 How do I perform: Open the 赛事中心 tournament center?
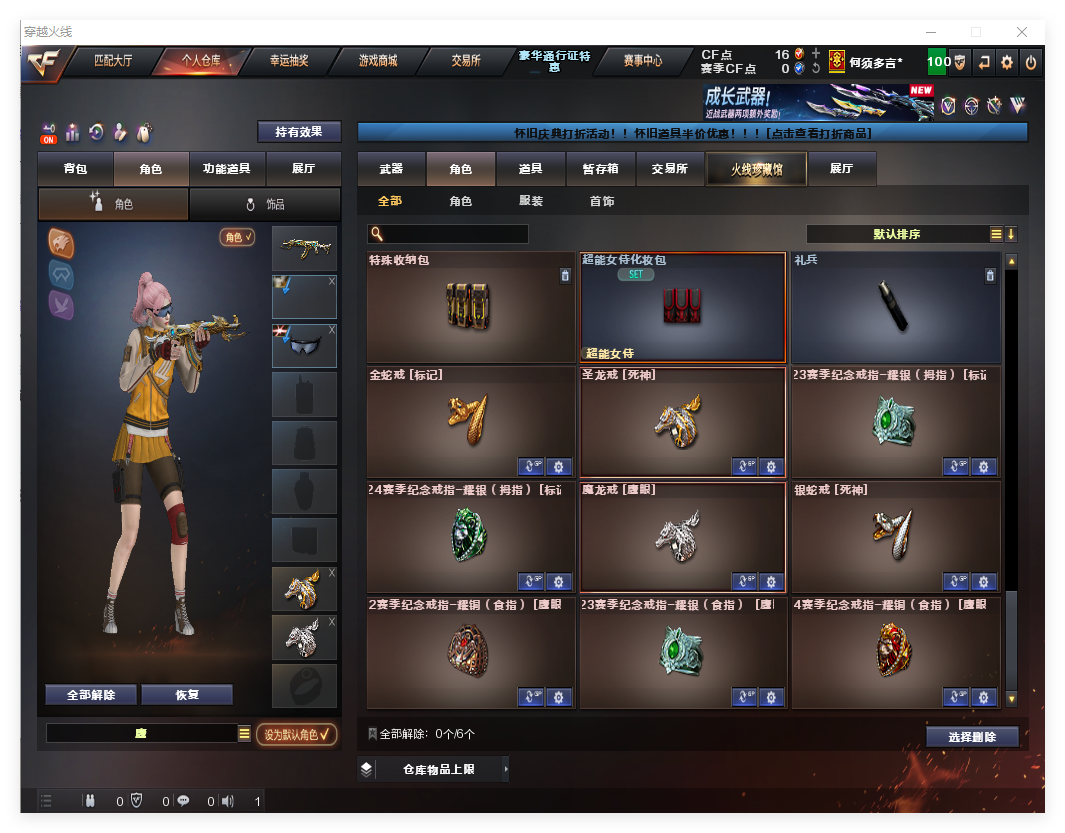coord(642,61)
